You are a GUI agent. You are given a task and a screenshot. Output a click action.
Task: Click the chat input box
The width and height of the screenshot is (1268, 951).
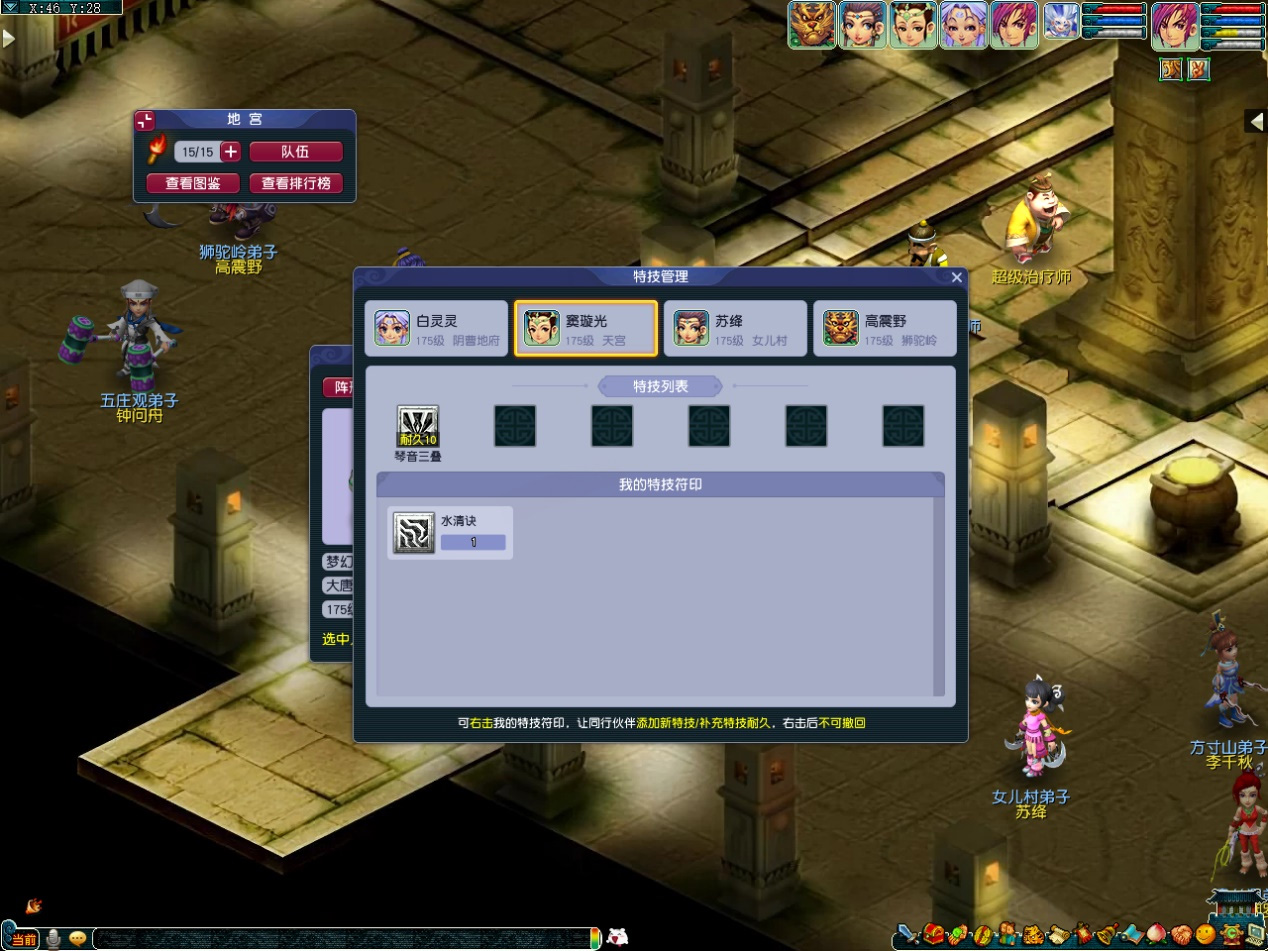340,938
